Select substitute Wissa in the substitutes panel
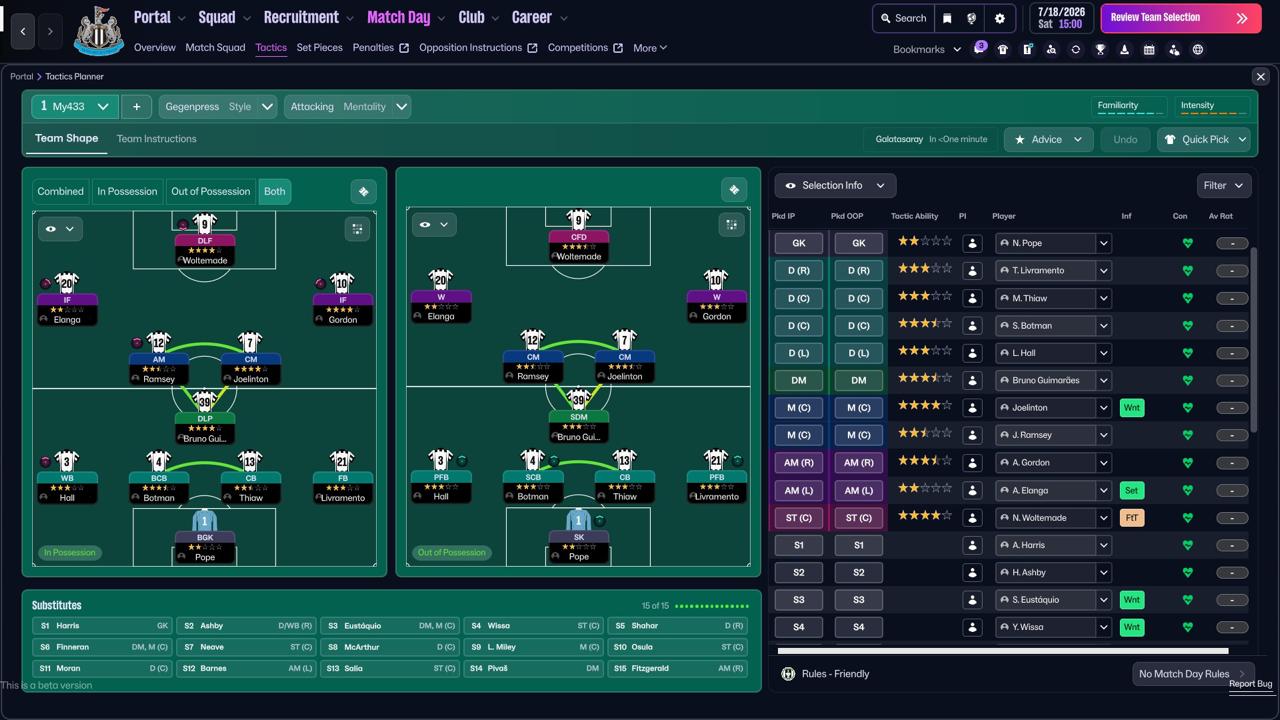Screen dimensions: 1280x720 (x=533, y=626)
